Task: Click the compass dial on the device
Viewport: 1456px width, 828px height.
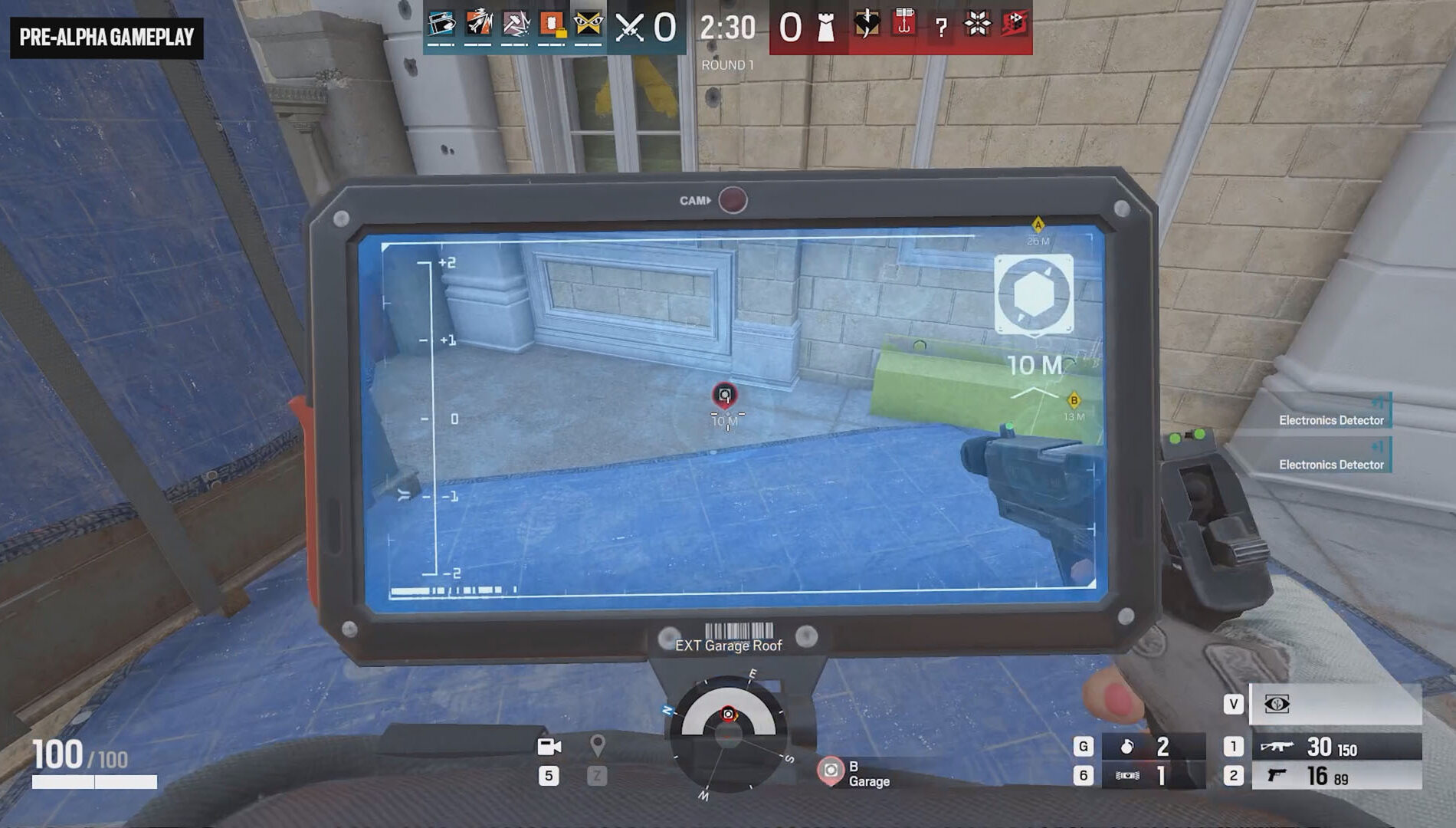Action: (x=728, y=732)
